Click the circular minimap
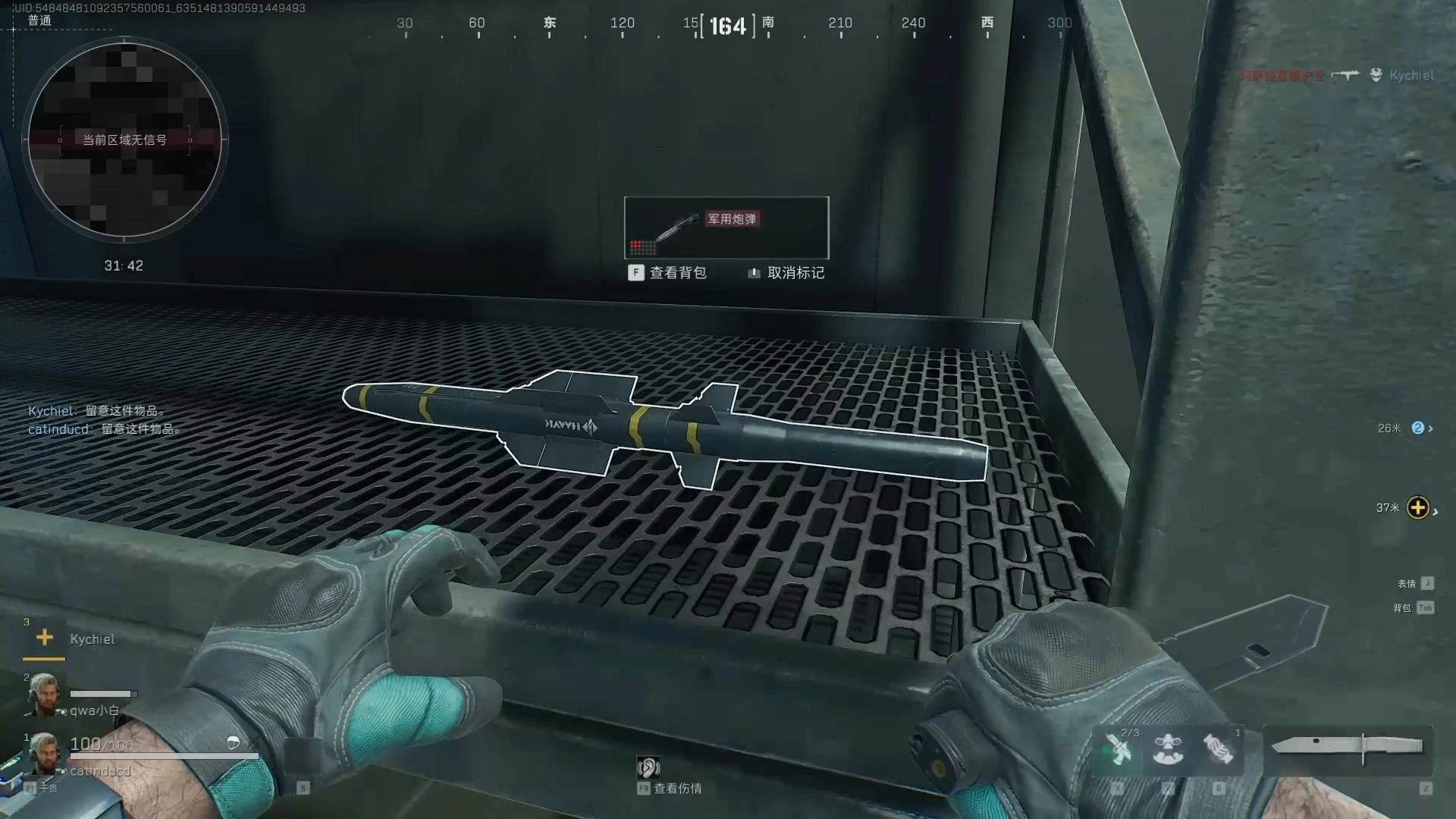The height and width of the screenshot is (819, 1456). pyautogui.click(x=124, y=140)
